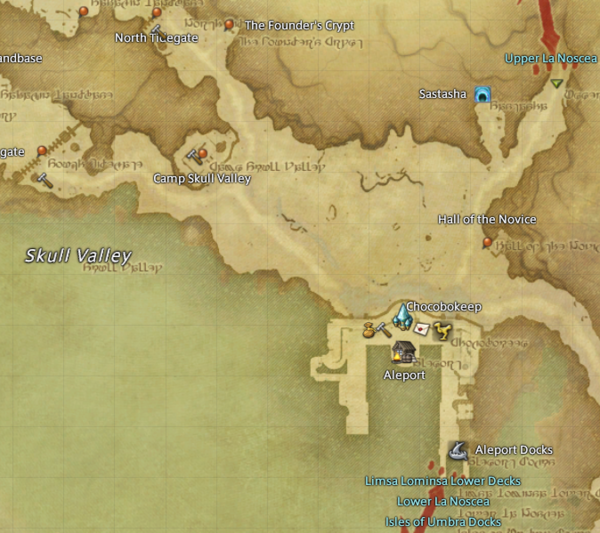The image size is (600, 533).
Task: Select the Aleport inn house icon
Action: click(404, 352)
